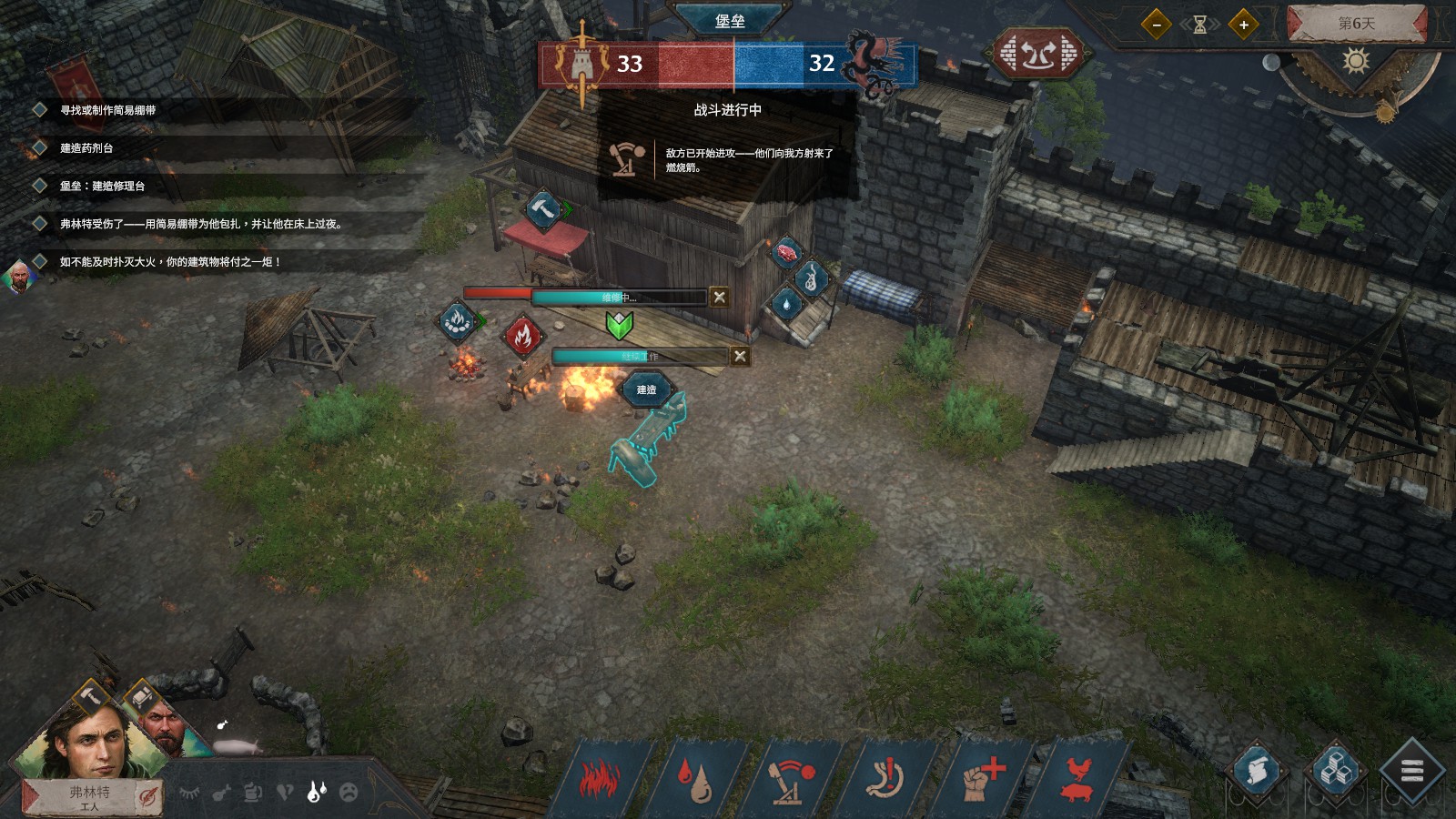
Task: Open the scroll journal icon
Action: click(x=1258, y=772)
